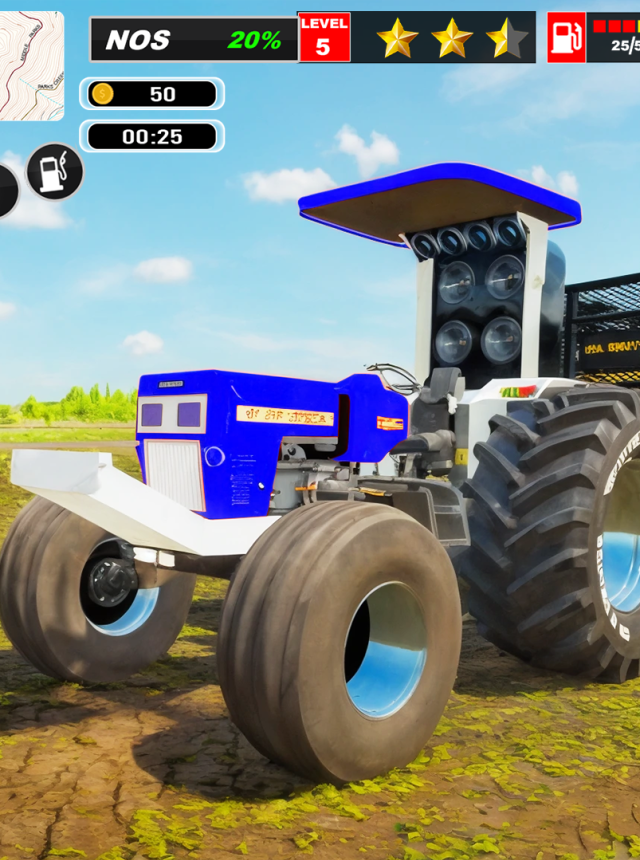This screenshot has width=640, height=860.
Task: Open the topographic minimap
Action: coord(30,66)
